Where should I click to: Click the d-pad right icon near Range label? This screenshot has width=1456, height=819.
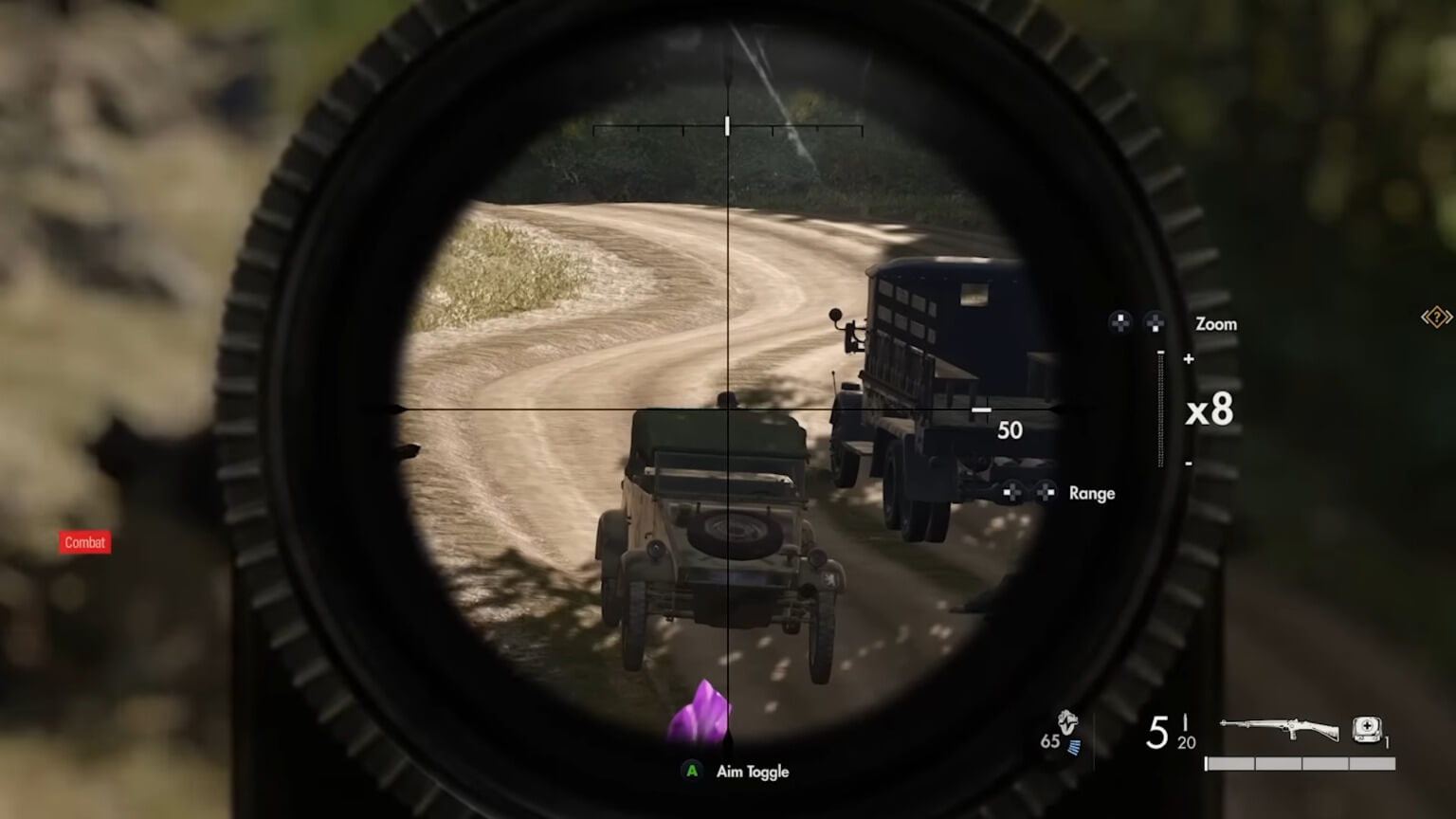click(x=1046, y=492)
